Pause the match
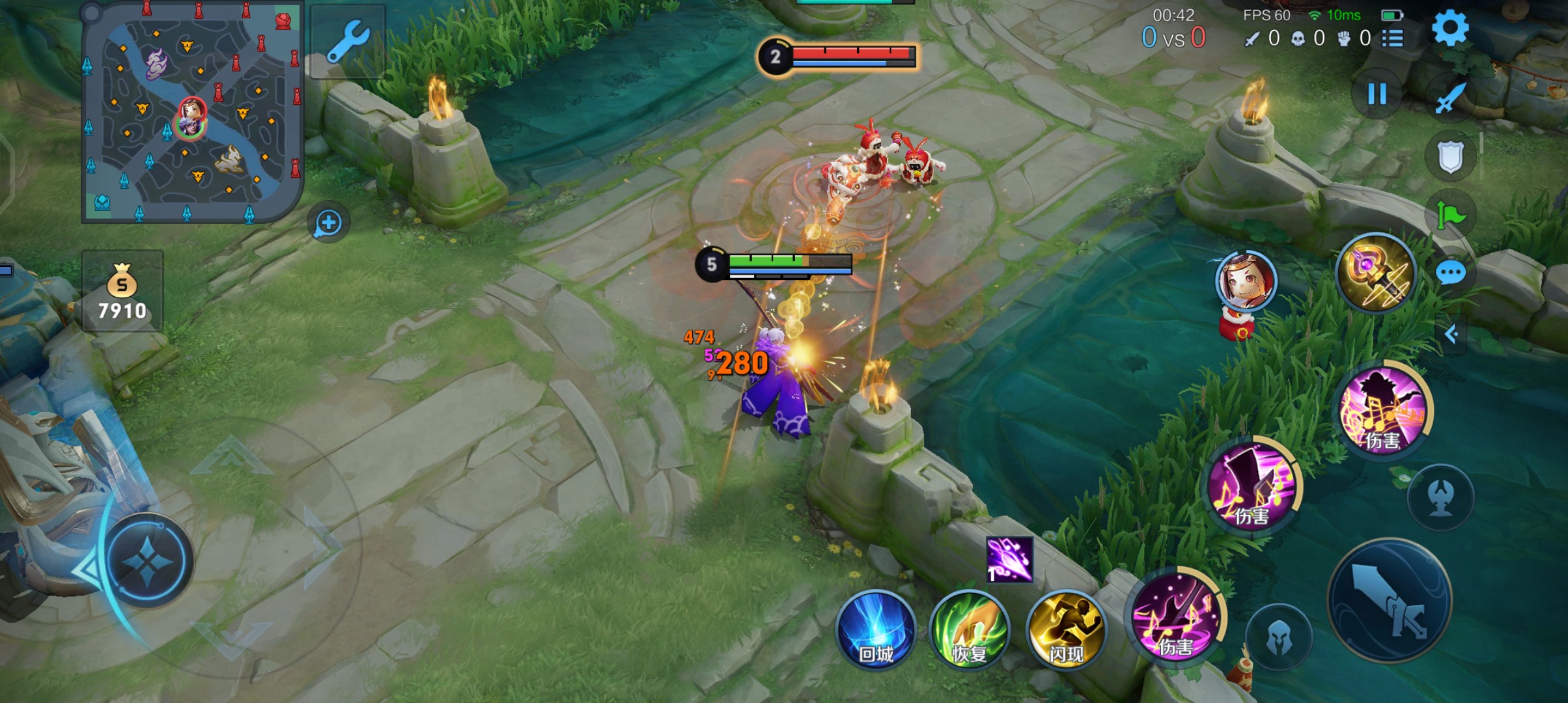This screenshot has width=1568, height=703. tap(1377, 94)
